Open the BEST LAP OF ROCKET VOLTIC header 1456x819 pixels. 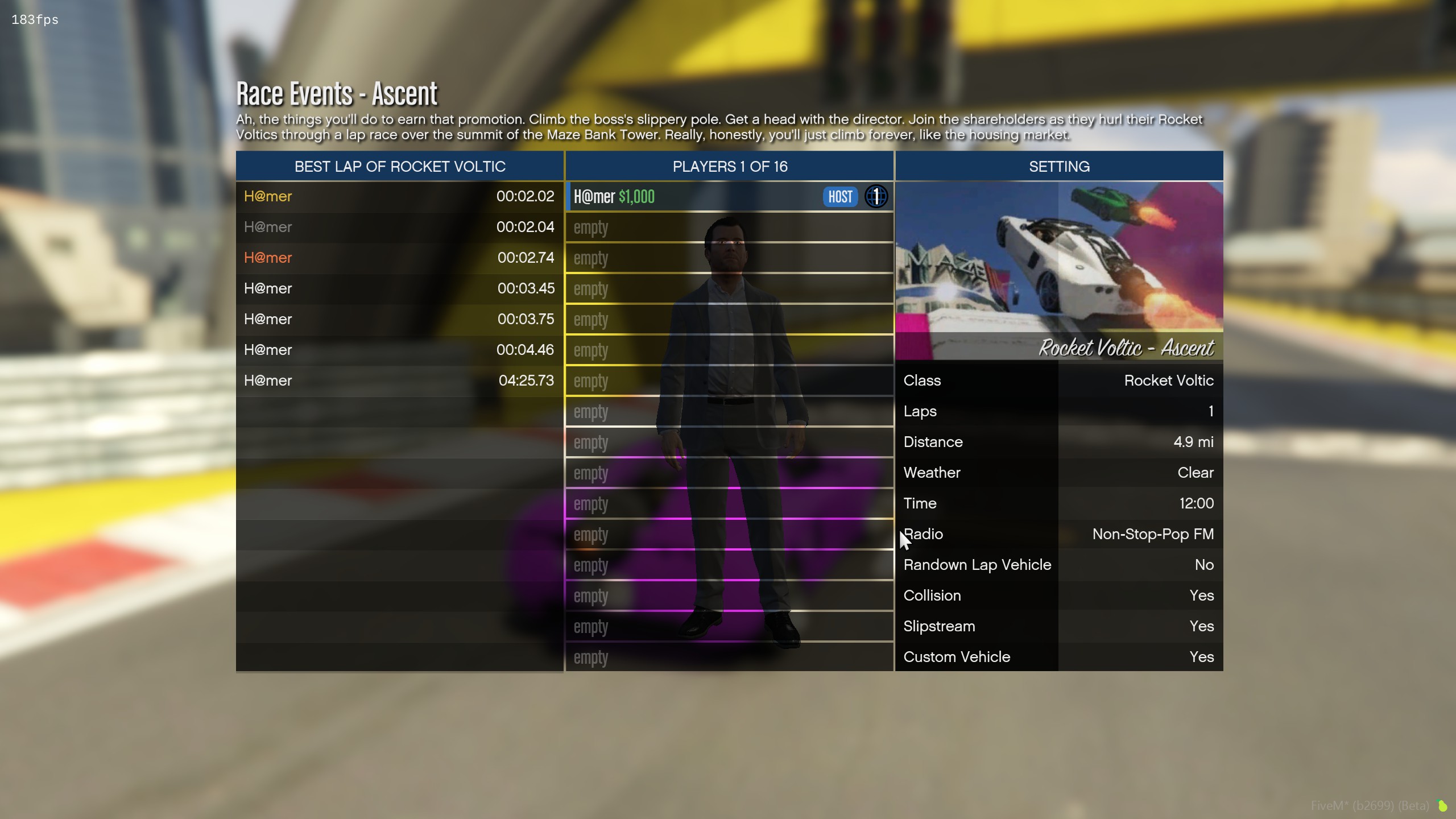click(x=400, y=166)
